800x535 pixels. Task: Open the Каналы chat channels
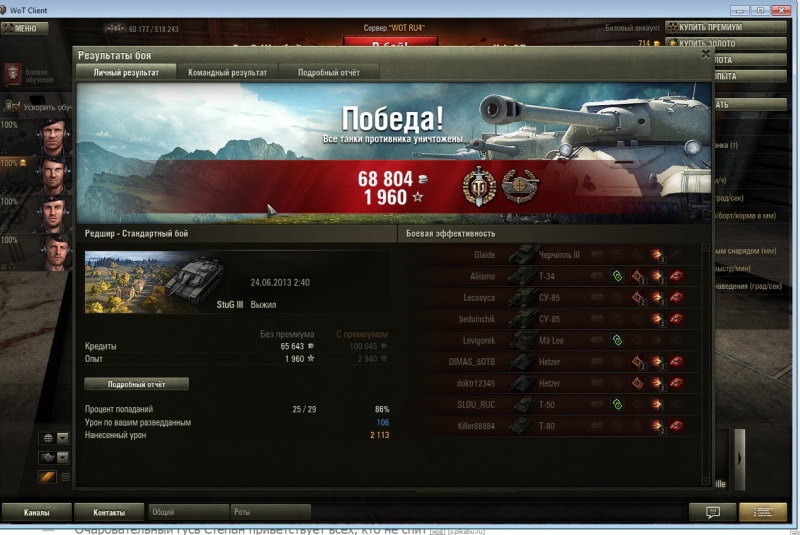[36, 512]
